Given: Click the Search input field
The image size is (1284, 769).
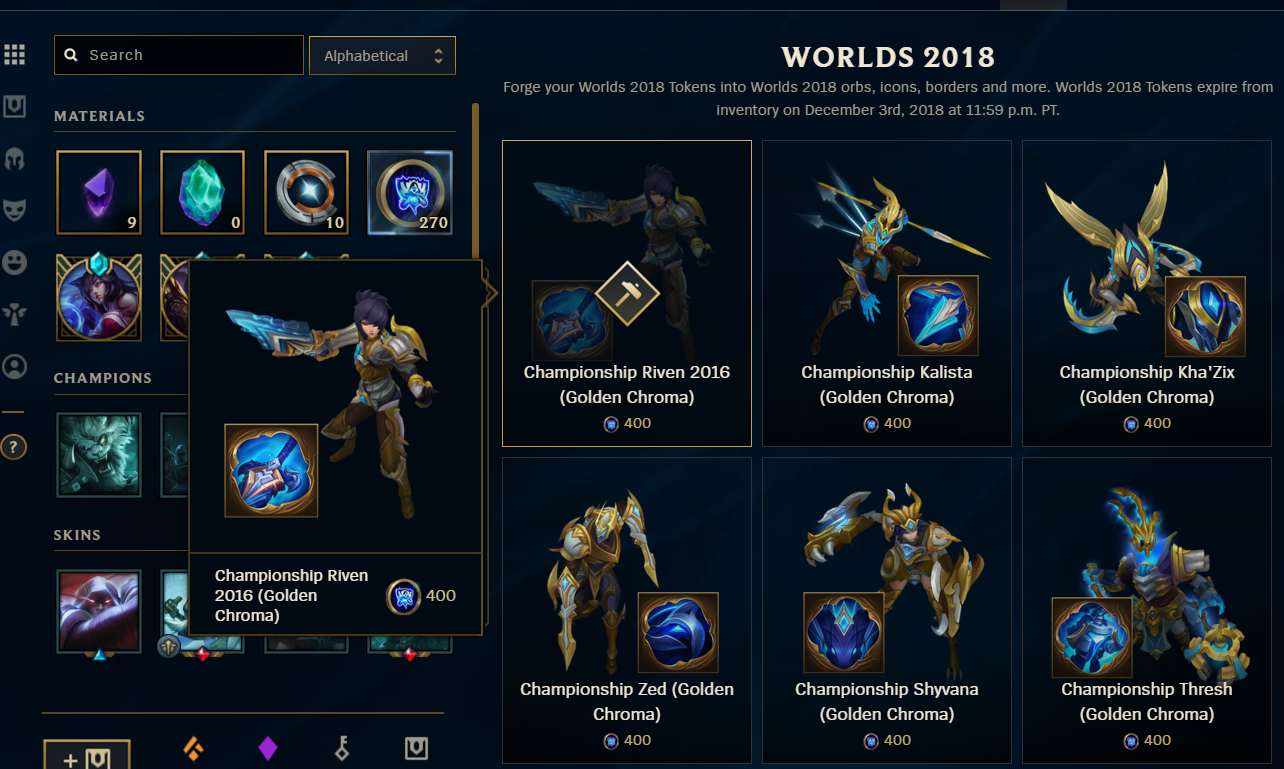Looking at the screenshot, I should pos(178,55).
